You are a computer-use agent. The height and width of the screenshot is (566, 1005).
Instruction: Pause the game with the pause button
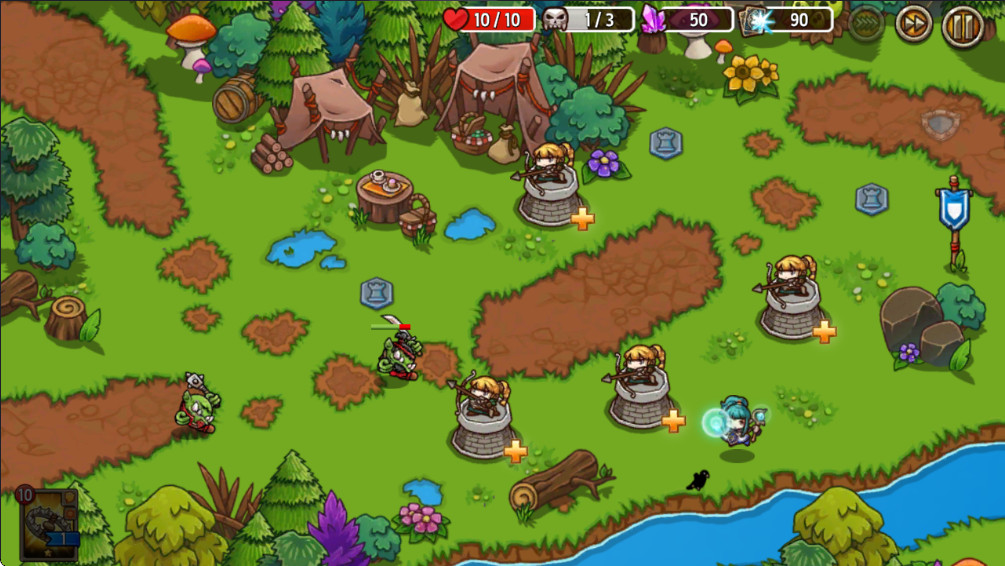962,24
